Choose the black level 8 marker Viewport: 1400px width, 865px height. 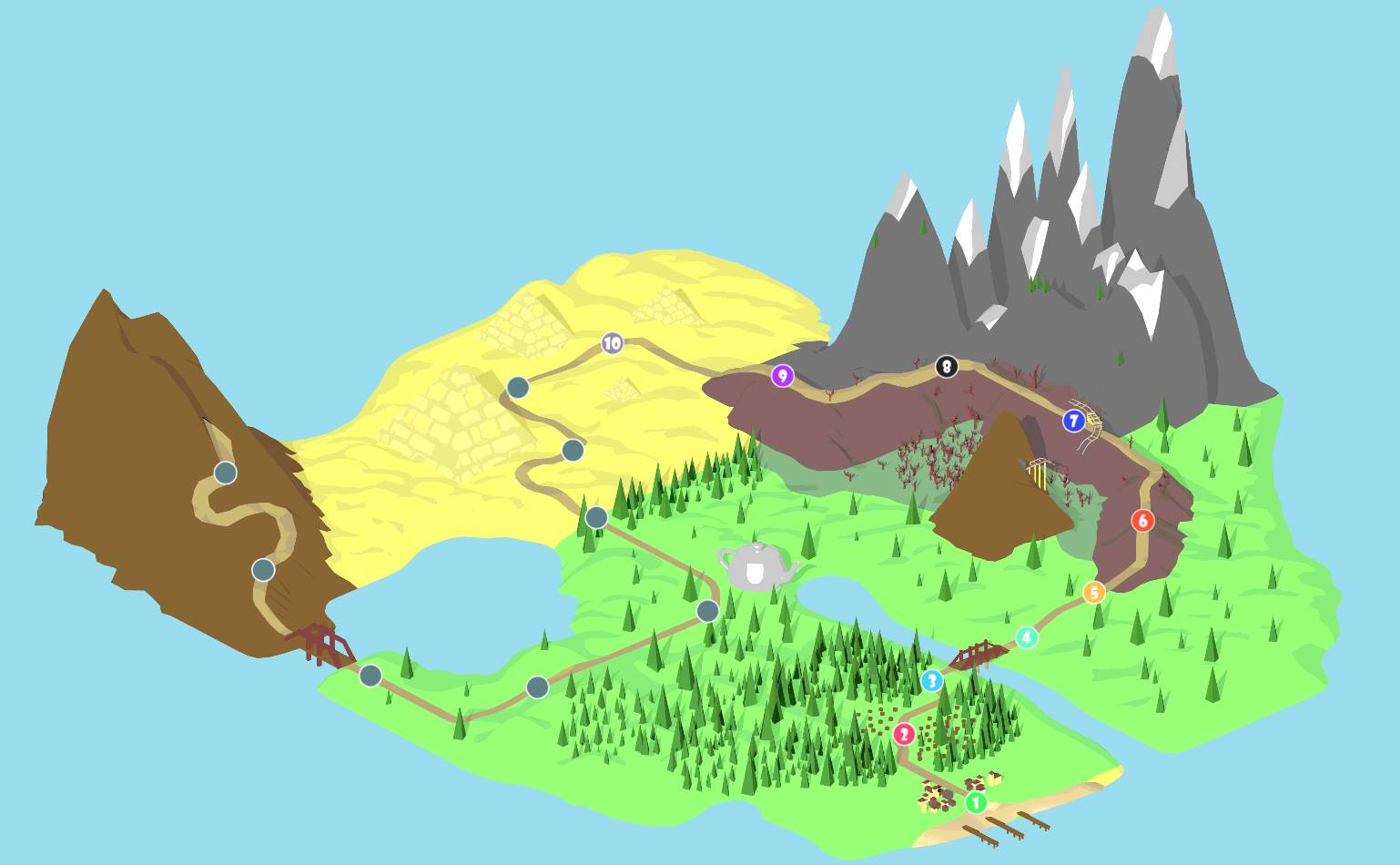(x=947, y=367)
